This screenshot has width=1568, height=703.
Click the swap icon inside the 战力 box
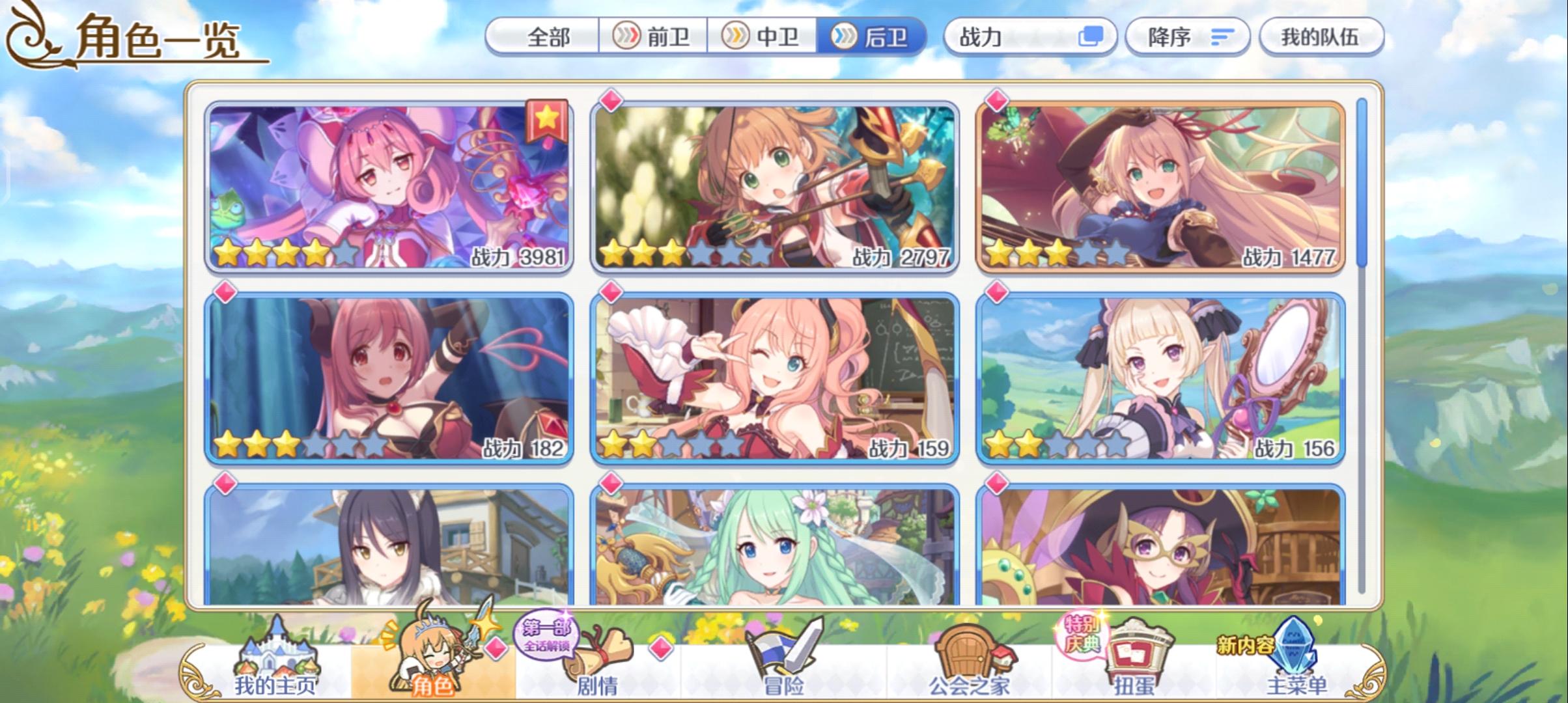tap(1091, 37)
